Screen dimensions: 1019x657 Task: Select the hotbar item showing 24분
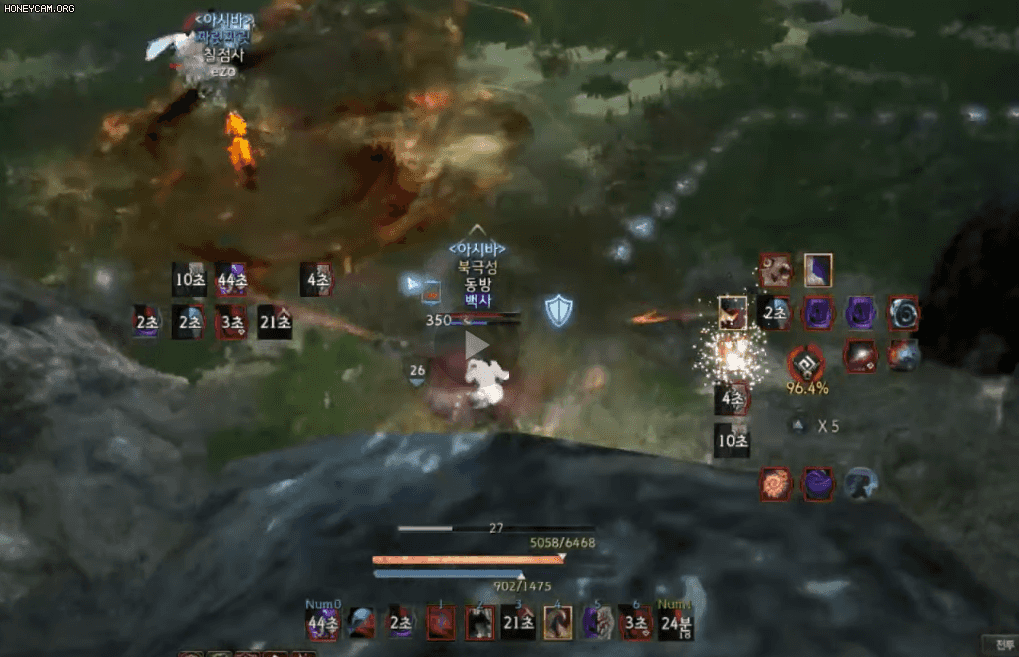(x=676, y=623)
